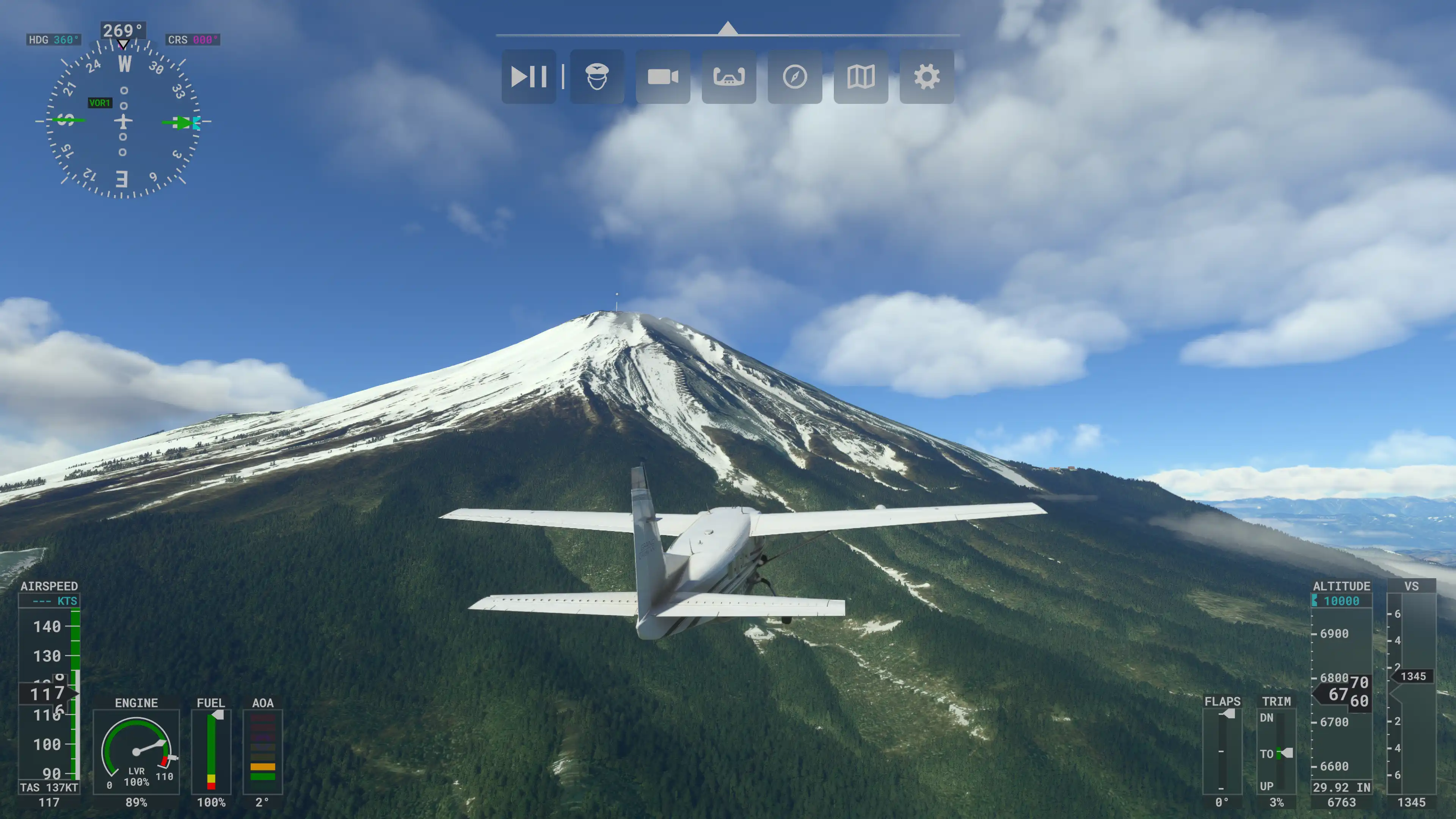Open the basic controls panel icon
Viewport: 1456px width, 819px height.
[x=728, y=76]
